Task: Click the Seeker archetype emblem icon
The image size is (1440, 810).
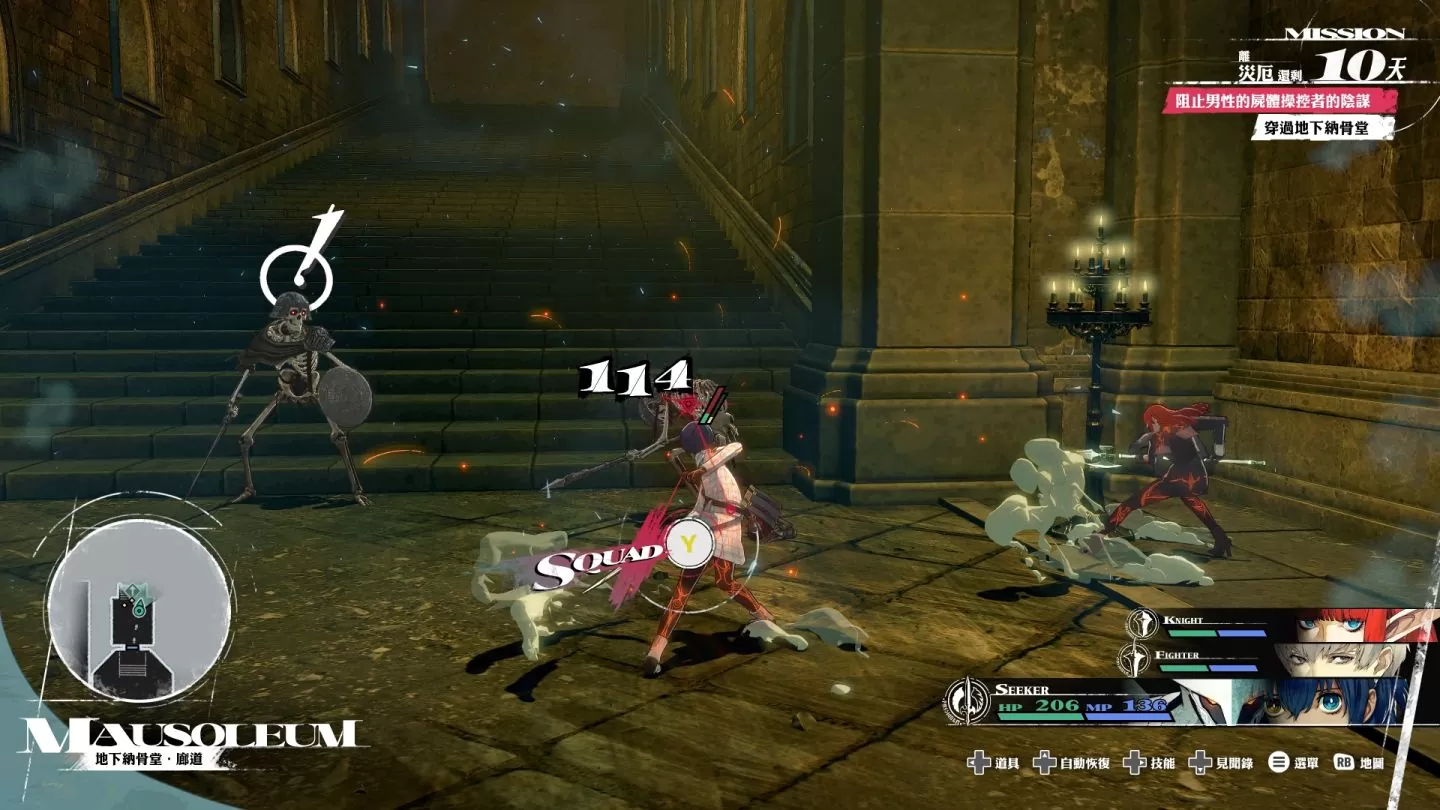Action: [x=967, y=700]
